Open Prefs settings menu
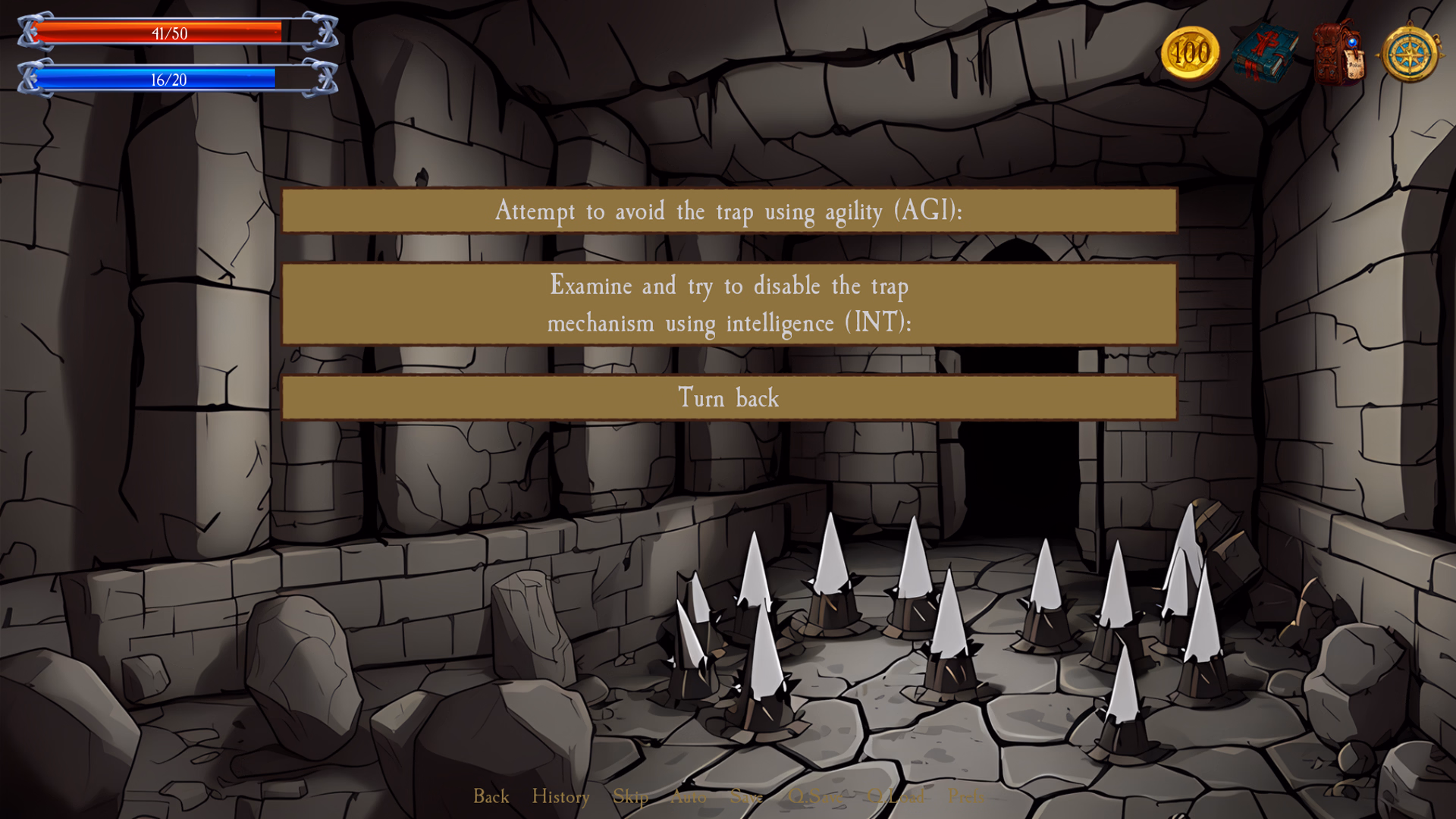The width and height of the screenshot is (1456, 819). click(x=966, y=797)
